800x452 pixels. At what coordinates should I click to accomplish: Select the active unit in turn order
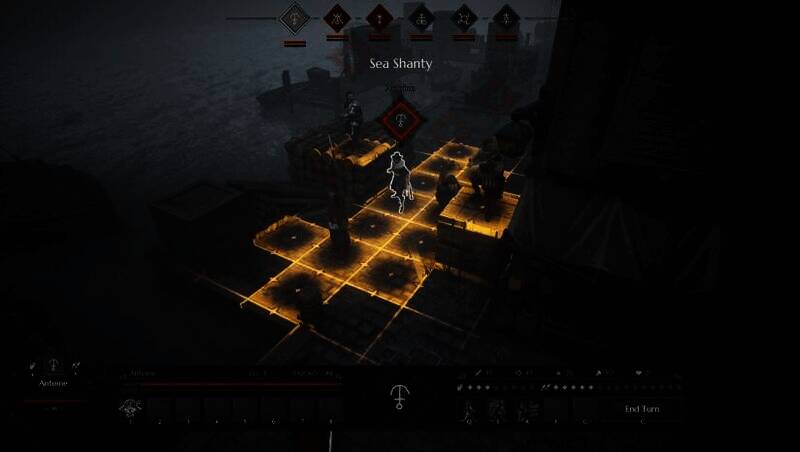(294, 18)
